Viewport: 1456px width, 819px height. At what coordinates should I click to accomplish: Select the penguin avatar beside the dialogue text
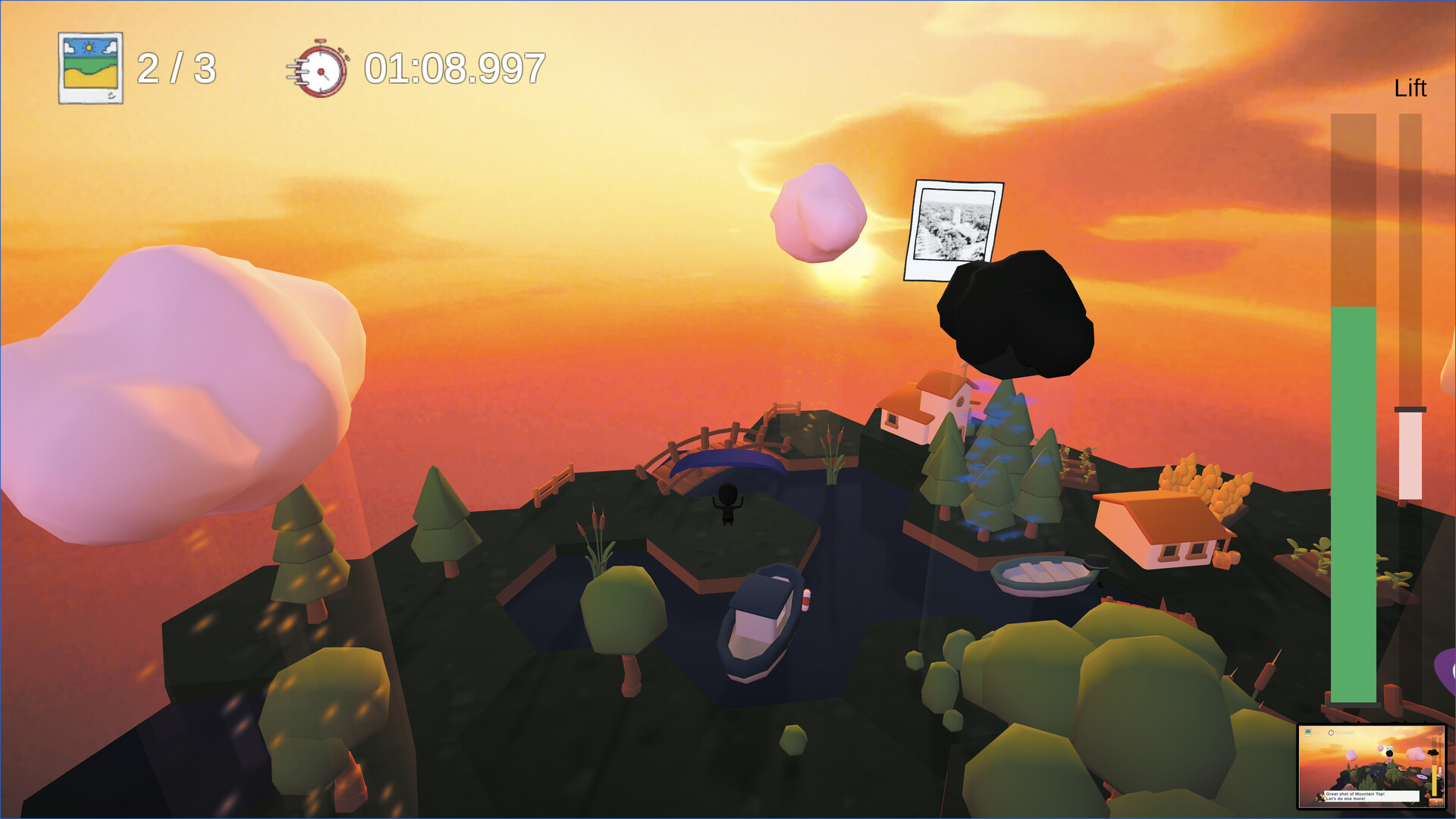pyautogui.click(x=1321, y=797)
